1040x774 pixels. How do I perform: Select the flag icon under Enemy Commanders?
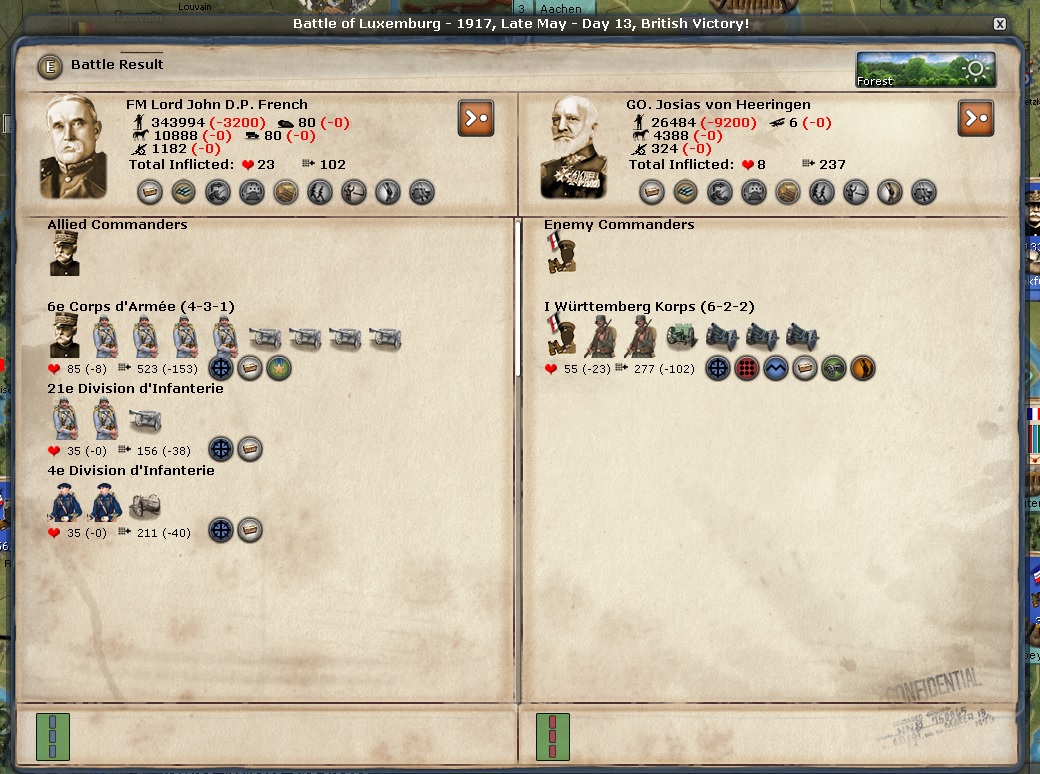(560, 254)
